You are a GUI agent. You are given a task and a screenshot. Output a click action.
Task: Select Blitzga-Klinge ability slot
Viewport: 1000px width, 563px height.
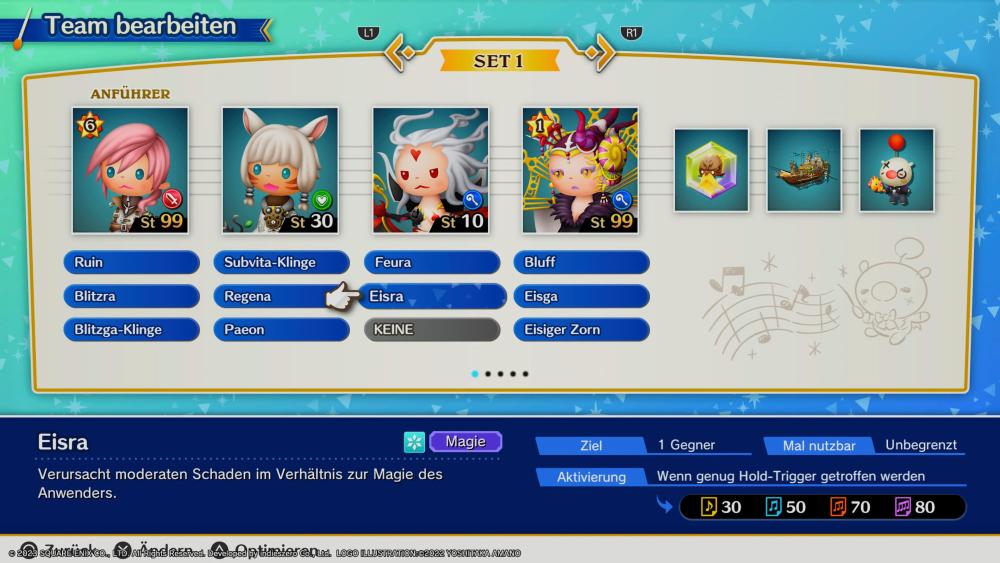click(132, 329)
